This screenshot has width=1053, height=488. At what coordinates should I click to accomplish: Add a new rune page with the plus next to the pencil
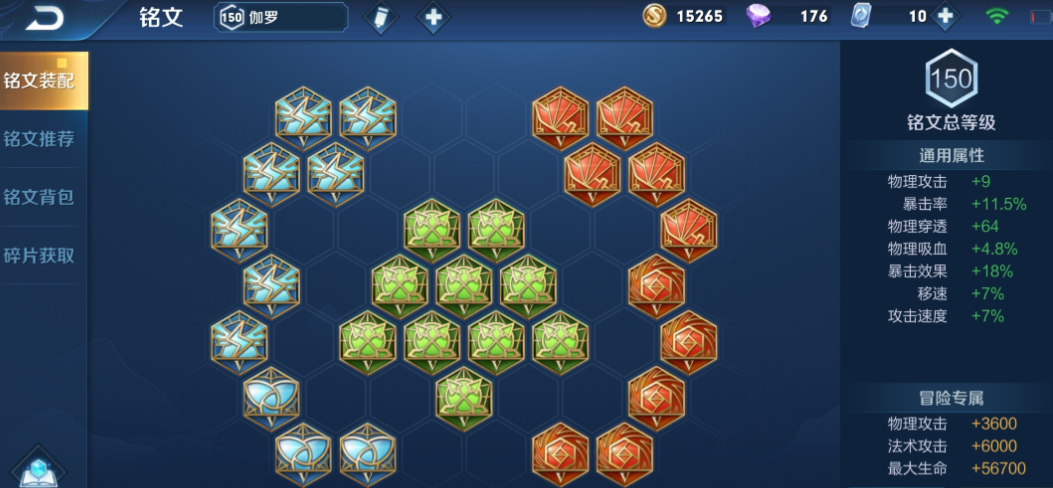[x=432, y=18]
